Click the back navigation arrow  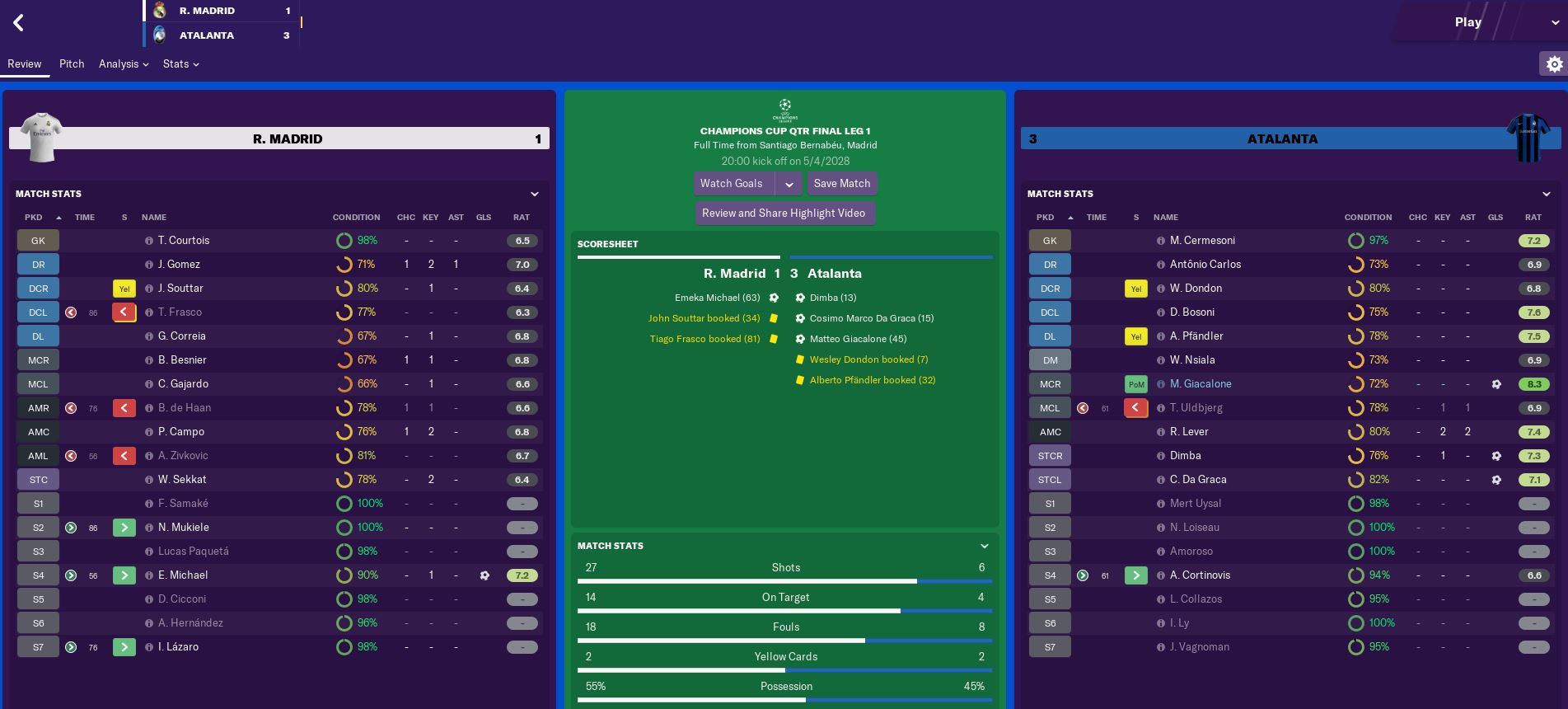[18, 22]
